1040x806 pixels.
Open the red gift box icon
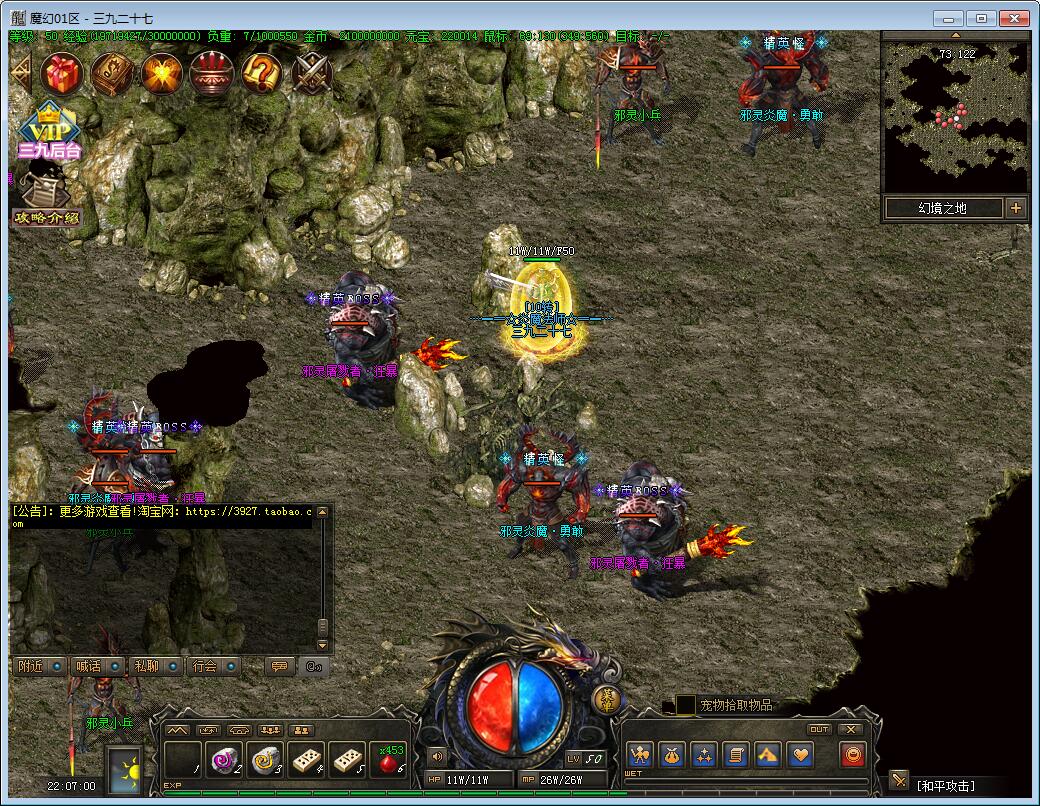pyautogui.click(x=64, y=72)
